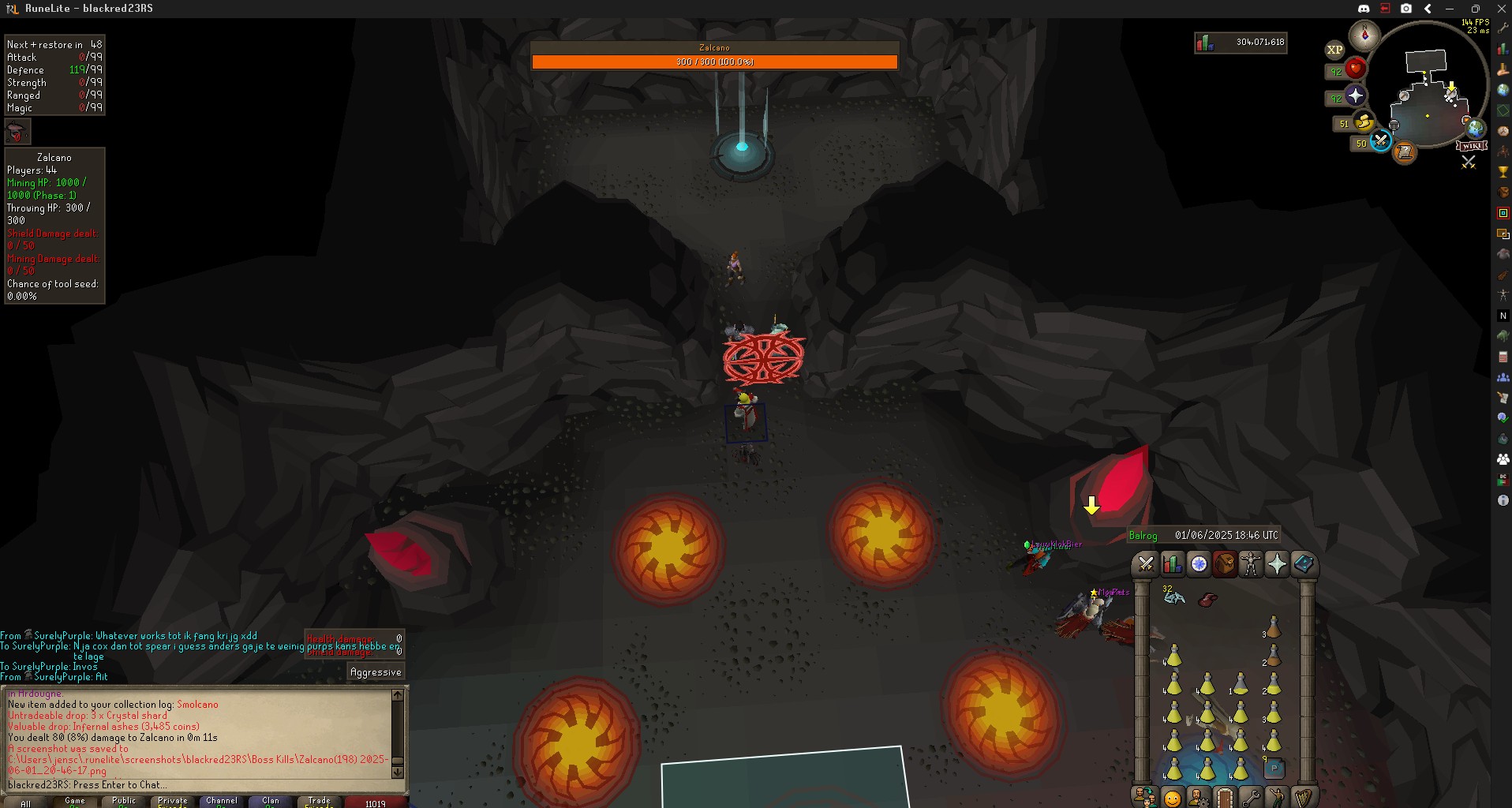
Task: Open the Combat Options tab
Action: pyautogui.click(x=1146, y=564)
